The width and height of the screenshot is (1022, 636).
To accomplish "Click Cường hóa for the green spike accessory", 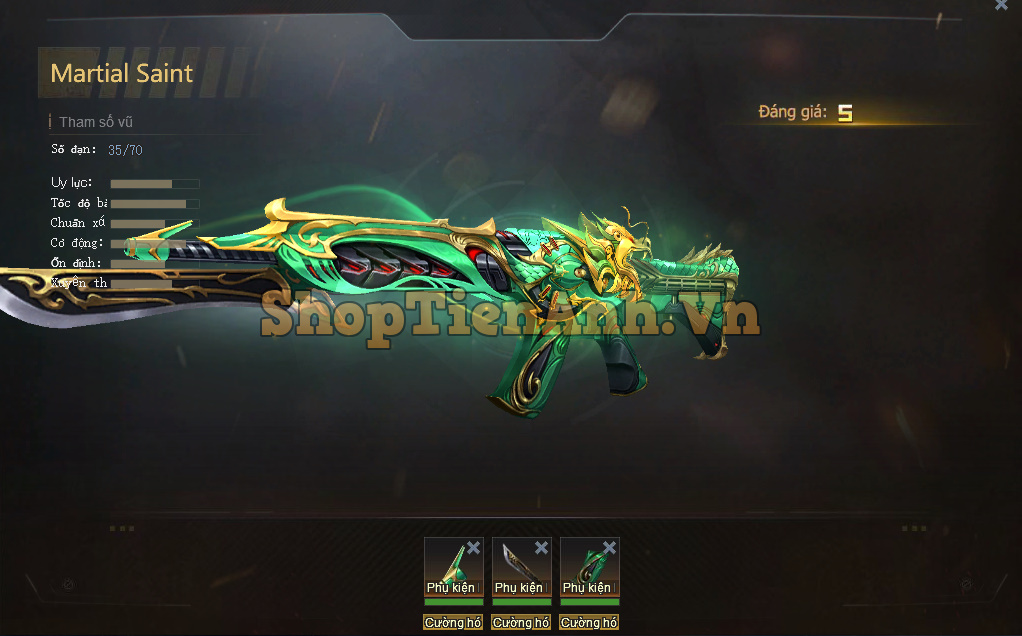I will 453,623.
